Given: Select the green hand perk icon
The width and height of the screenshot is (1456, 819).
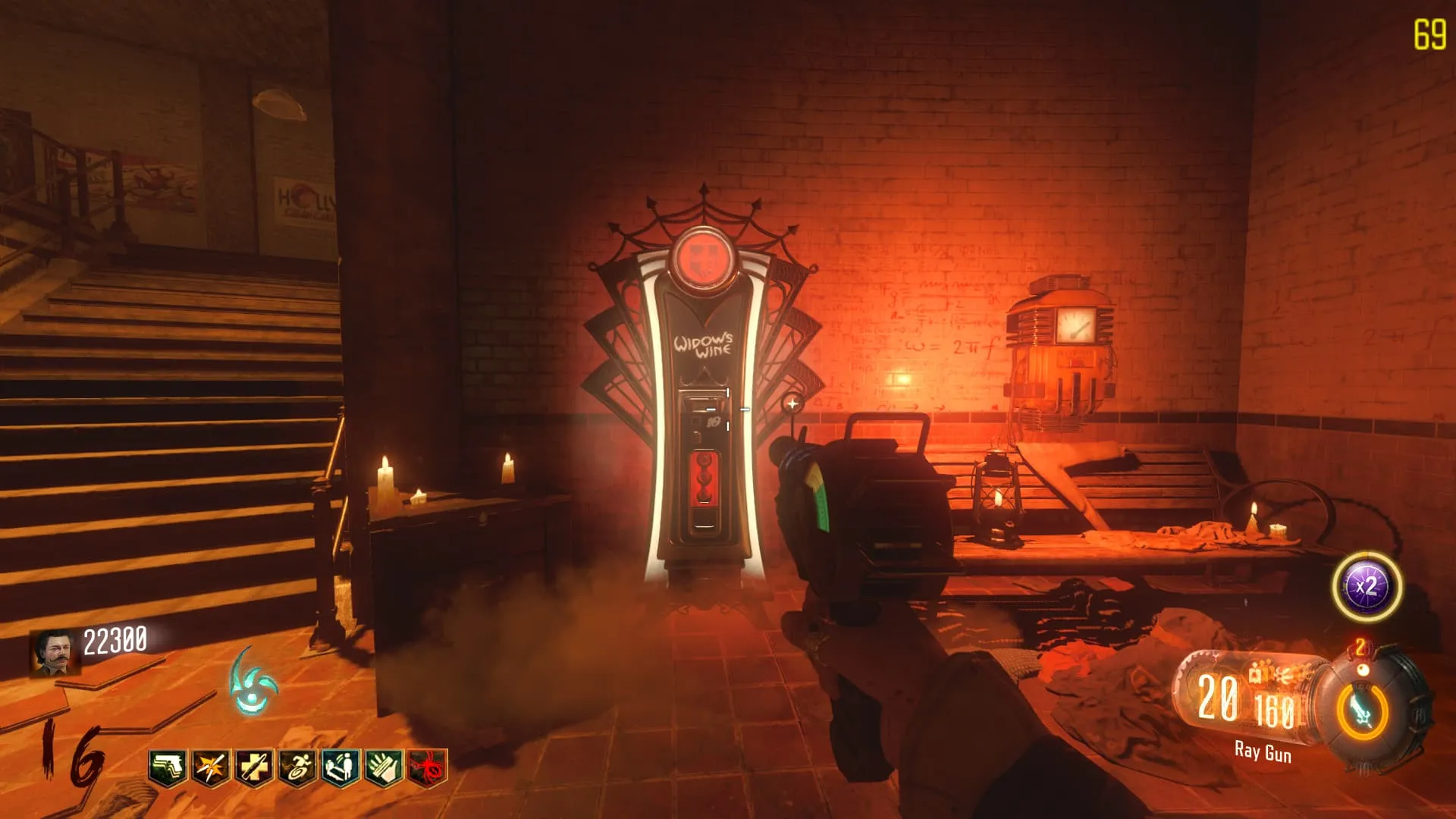Looking at the screenshot, I should coord(384,768).
